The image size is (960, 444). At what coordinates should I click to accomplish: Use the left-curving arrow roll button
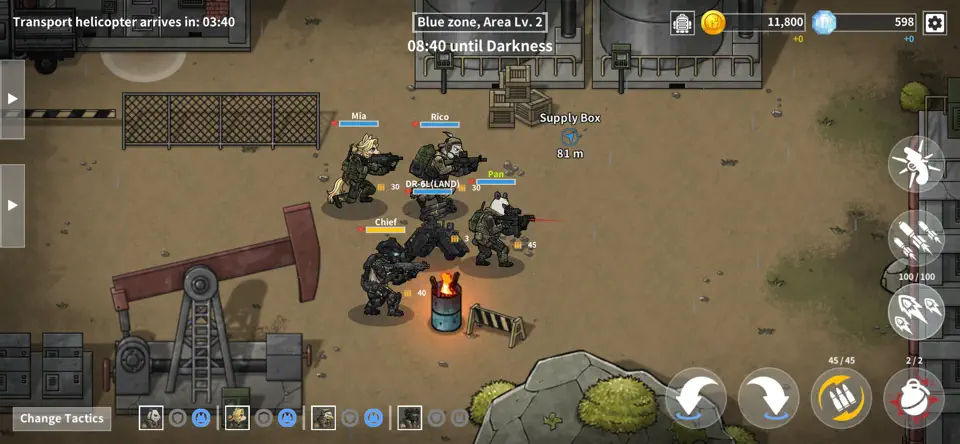pos(696,398)
